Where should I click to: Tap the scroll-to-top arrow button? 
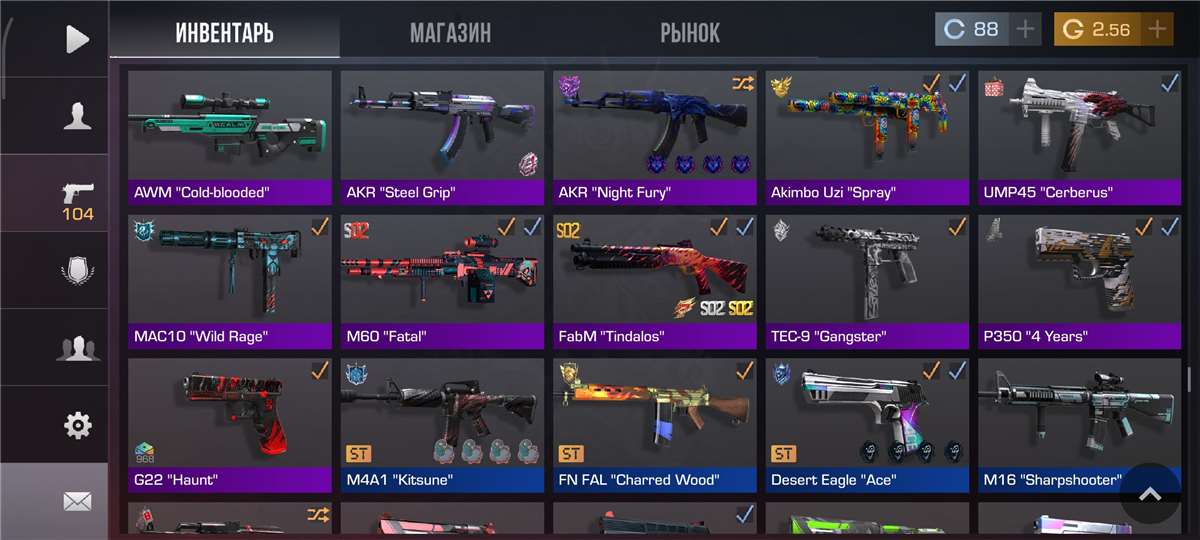click(1150, 493)
